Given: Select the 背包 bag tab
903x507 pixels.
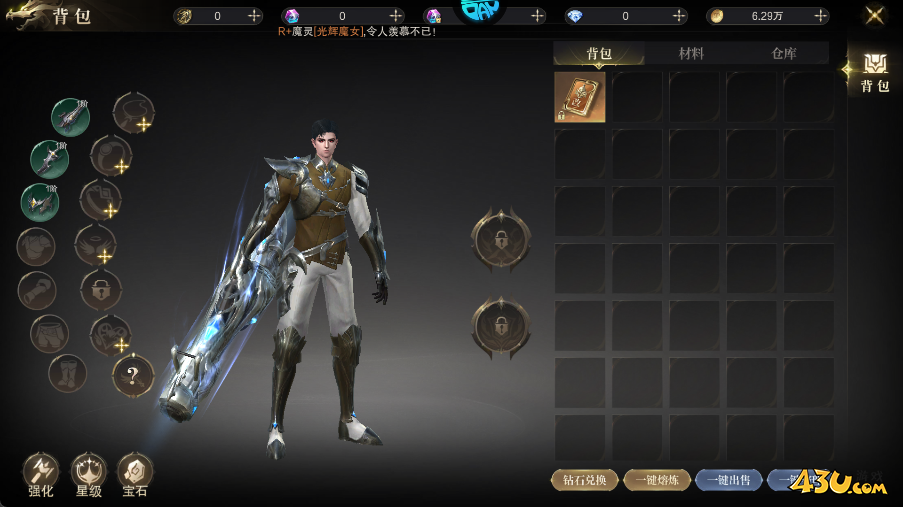Looking at the screenshot, I should 599,53.
